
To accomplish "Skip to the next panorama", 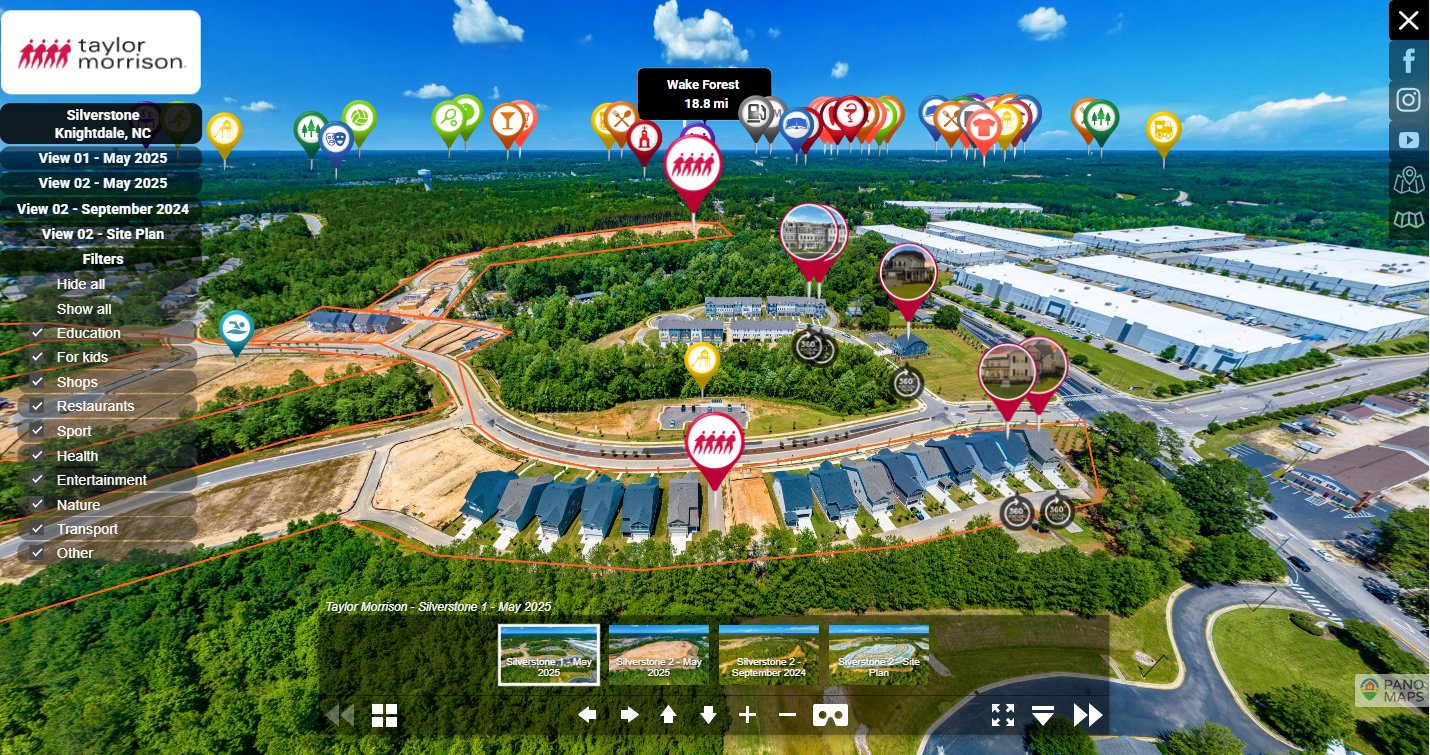I will pyautogui.click(x=1087, y=714).
